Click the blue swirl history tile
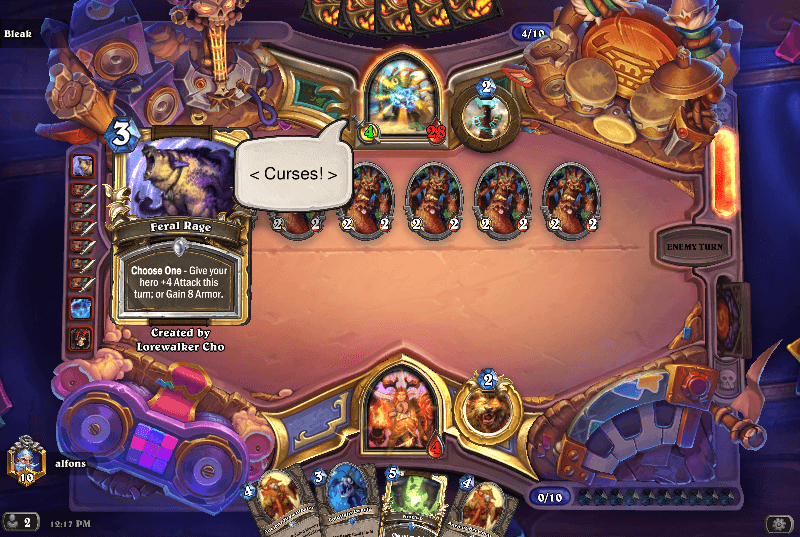Screen dimensions: 800x537 pos(82,308)
